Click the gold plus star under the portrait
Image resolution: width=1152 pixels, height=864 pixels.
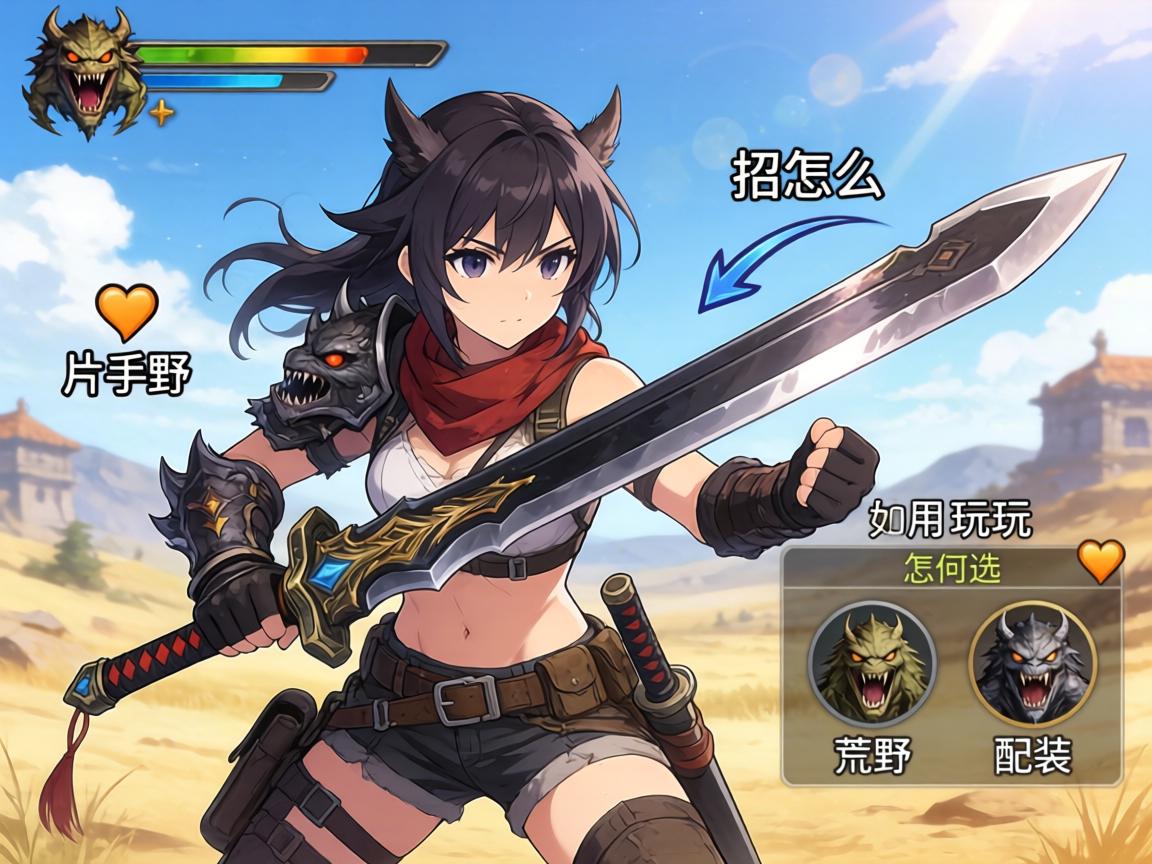[161, 112]
